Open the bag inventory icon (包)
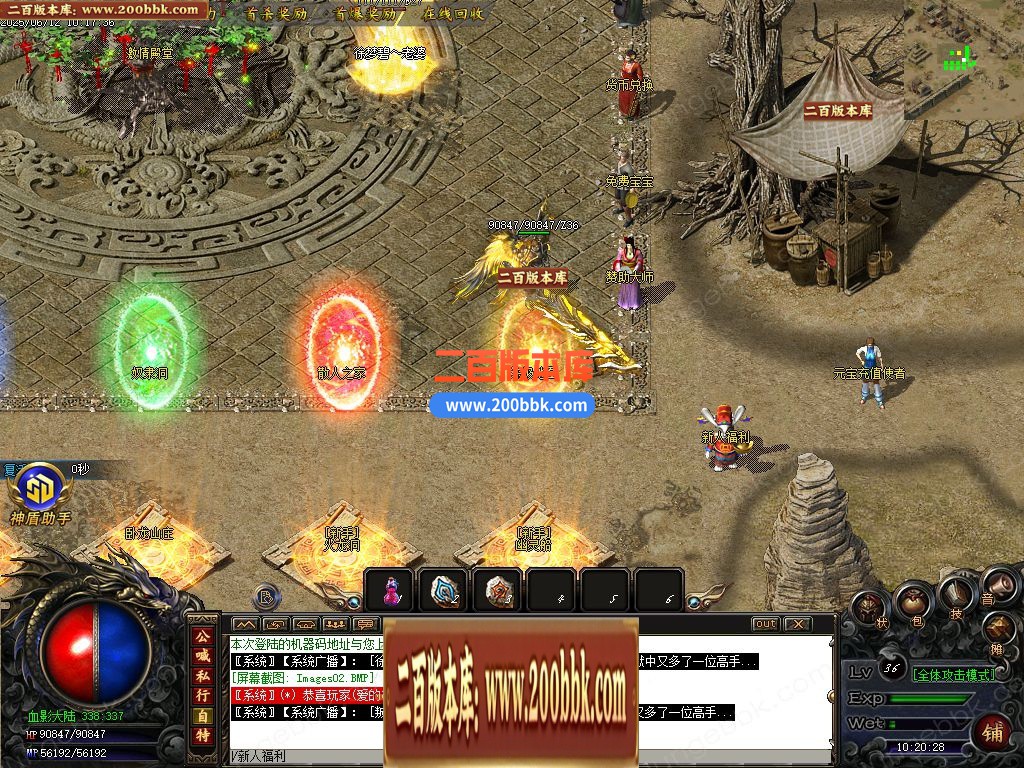 (x=912, y=601)
